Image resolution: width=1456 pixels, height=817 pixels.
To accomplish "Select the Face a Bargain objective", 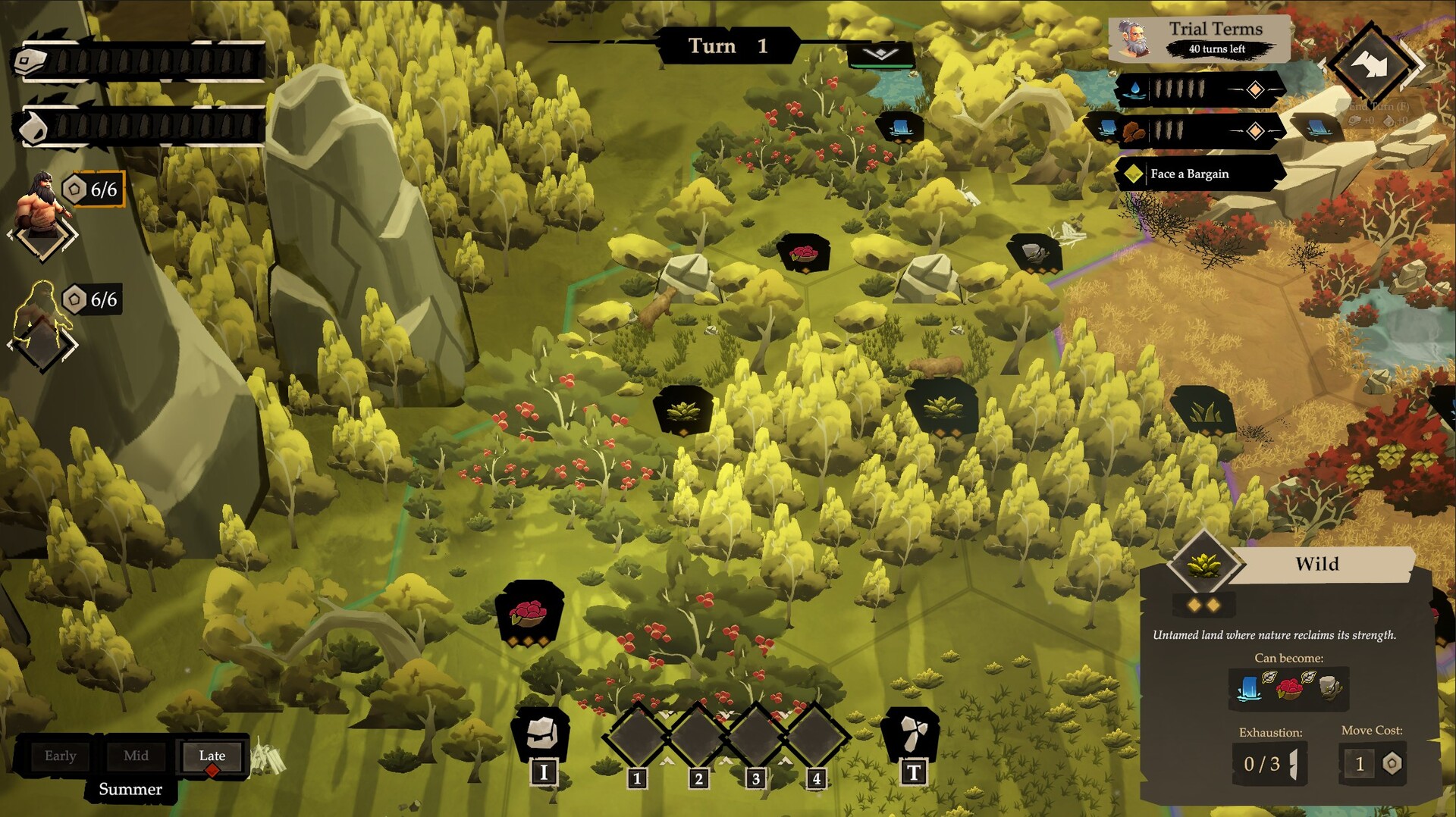I will [1198, 174].
